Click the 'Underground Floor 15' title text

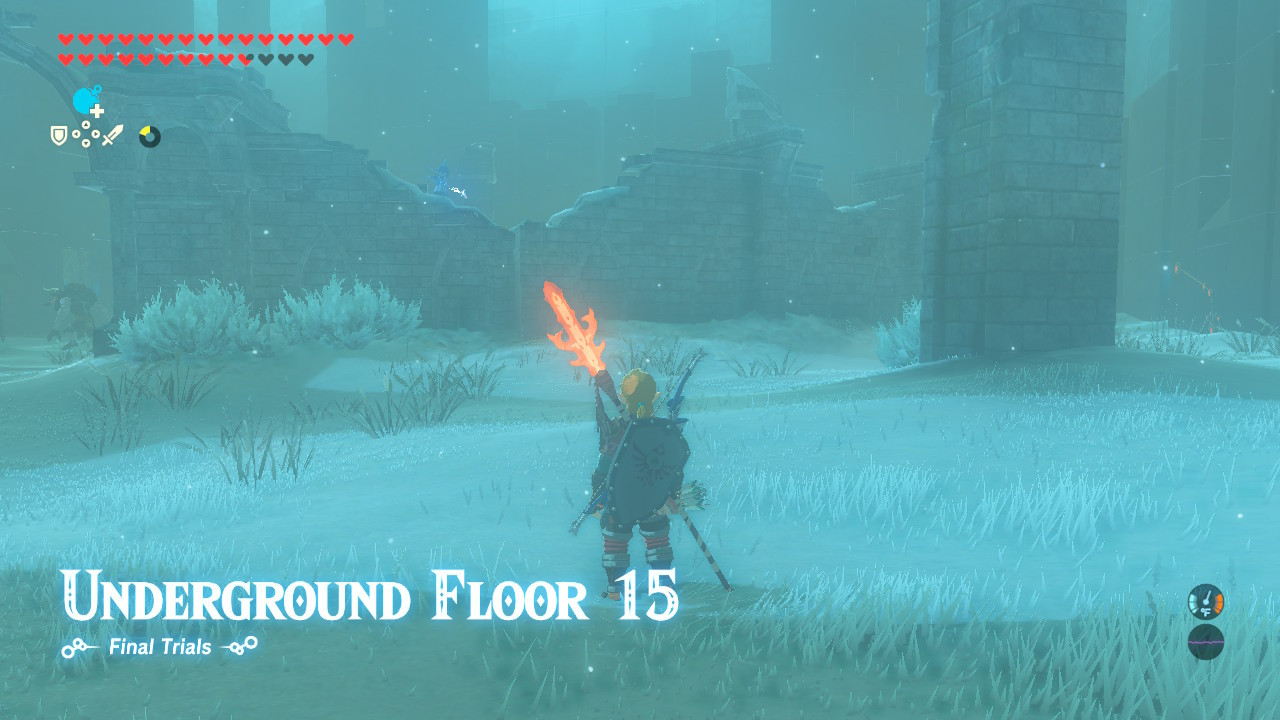pyautogui.click(x=371, y=597)
